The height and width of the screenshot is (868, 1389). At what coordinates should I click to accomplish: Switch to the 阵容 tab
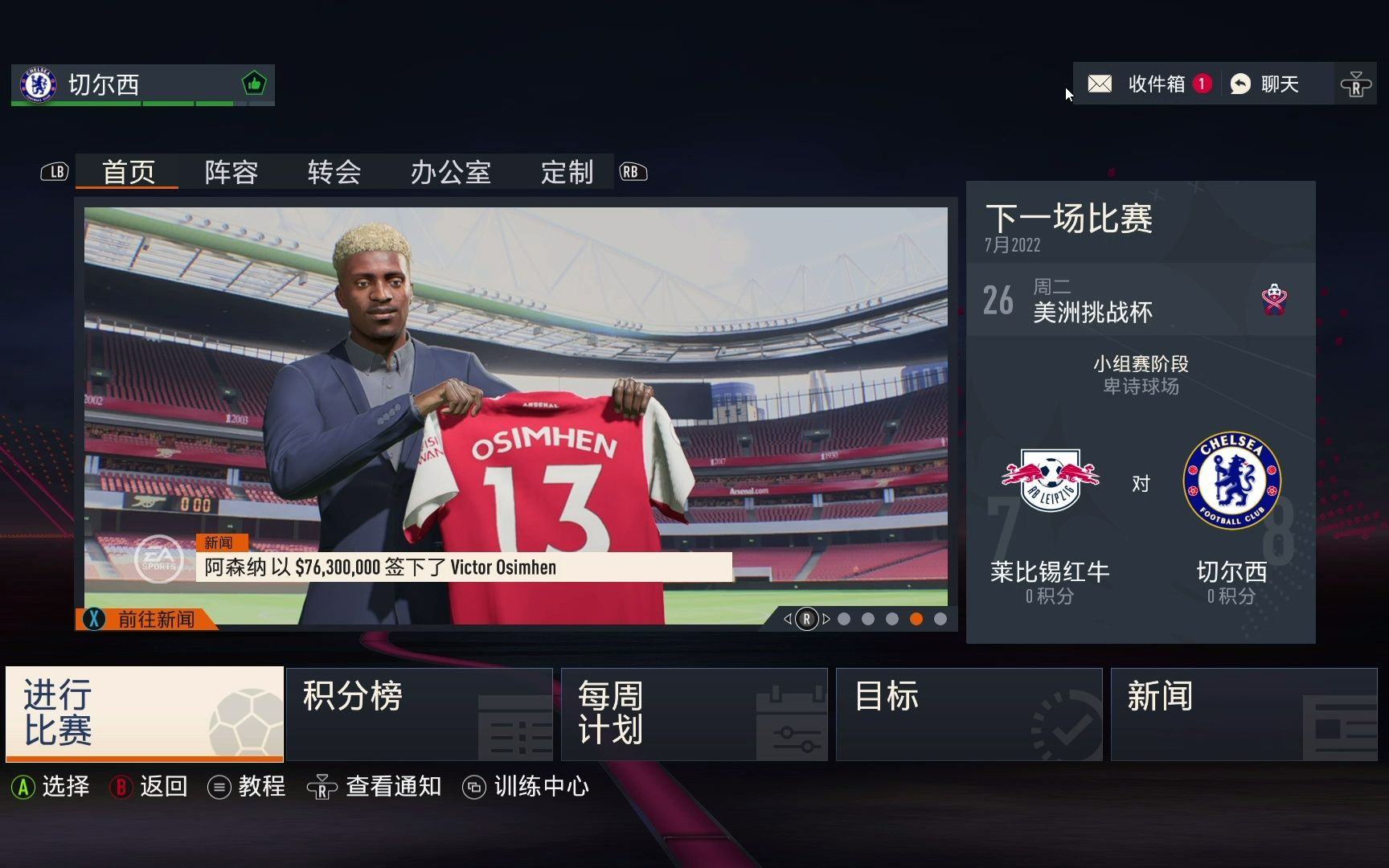(x=231, y=172)
